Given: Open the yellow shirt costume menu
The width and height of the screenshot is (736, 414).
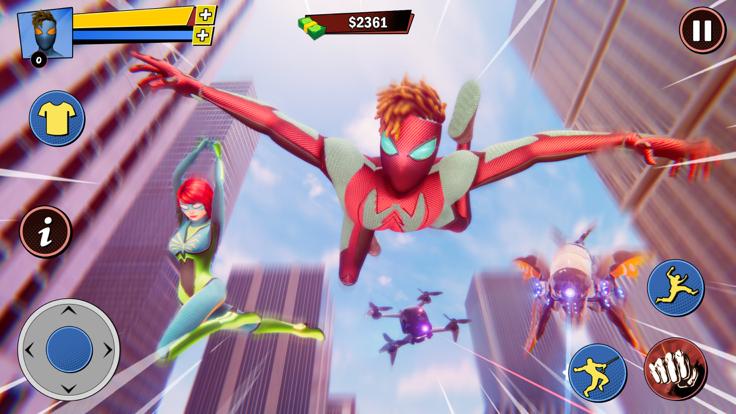Looking at the screenshot, I should [56, 119].
